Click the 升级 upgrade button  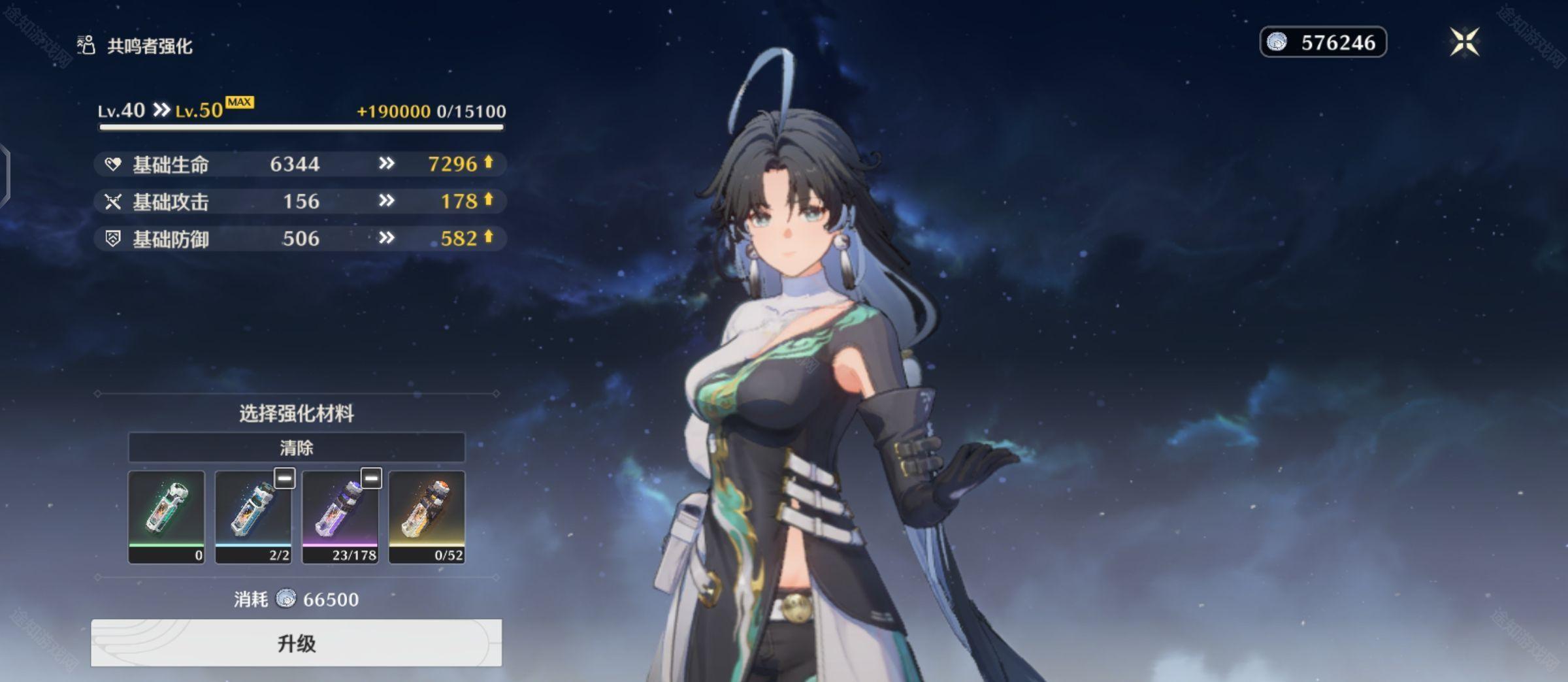(x=296, y=643)
